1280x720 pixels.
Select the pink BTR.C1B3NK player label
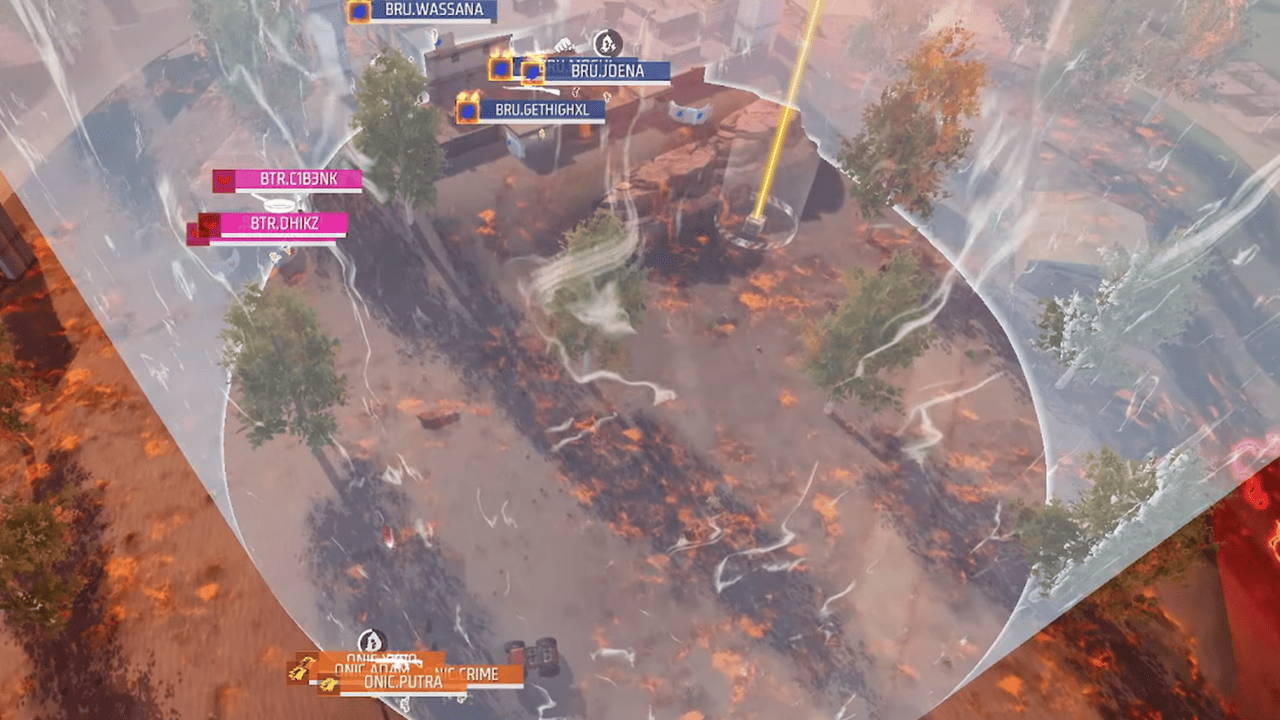(296, 180)
